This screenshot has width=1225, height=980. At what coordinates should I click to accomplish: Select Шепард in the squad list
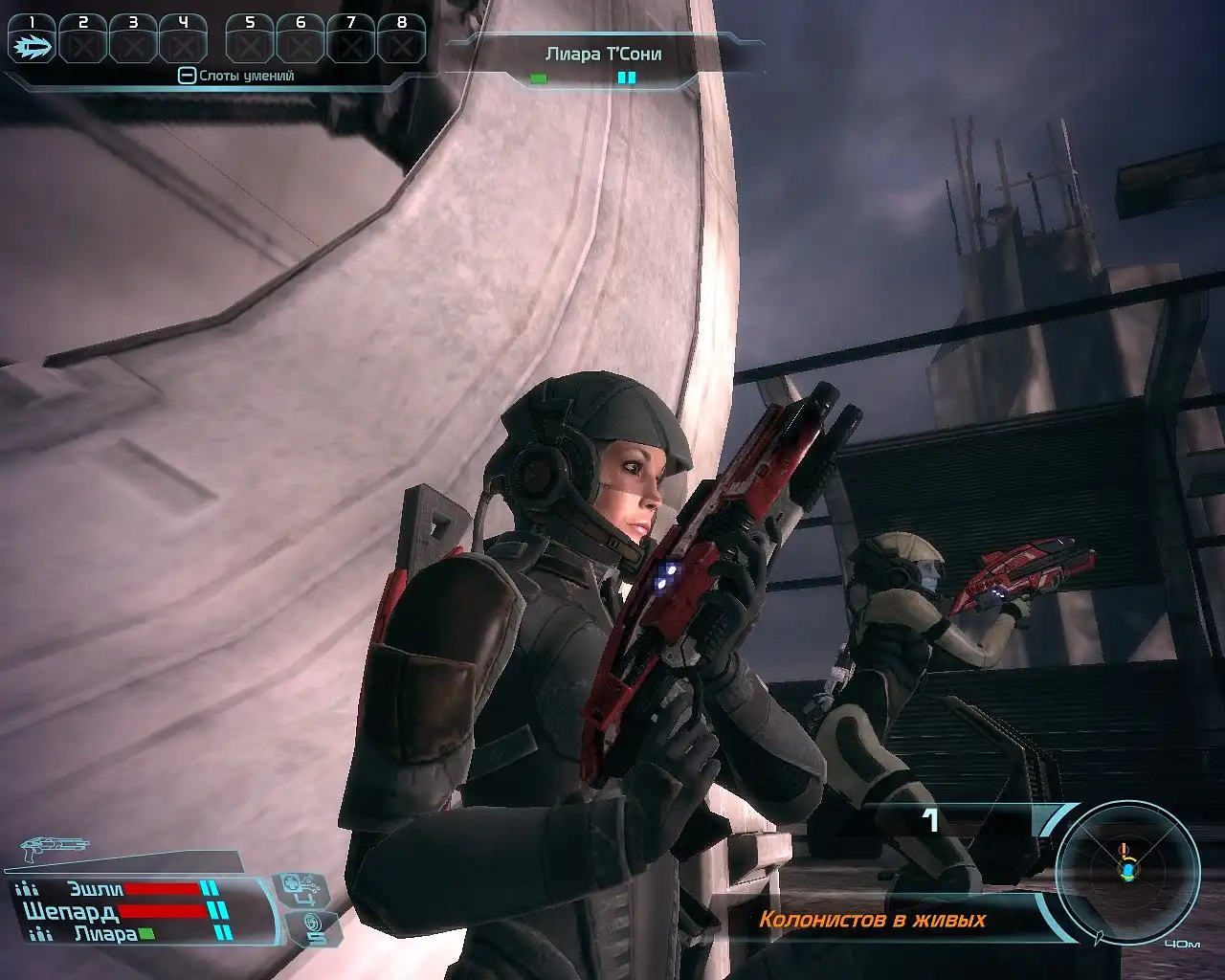pos(70,911)
